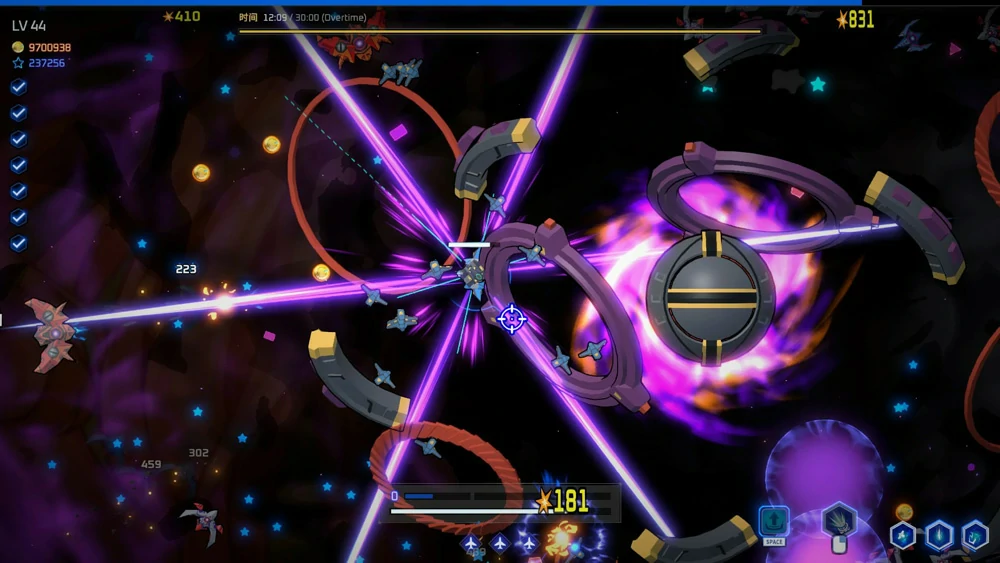The width and height of the screenshot is (1000, 563).
Task: Select the small ship skill hexagon icon
Action: click(903, 536)
